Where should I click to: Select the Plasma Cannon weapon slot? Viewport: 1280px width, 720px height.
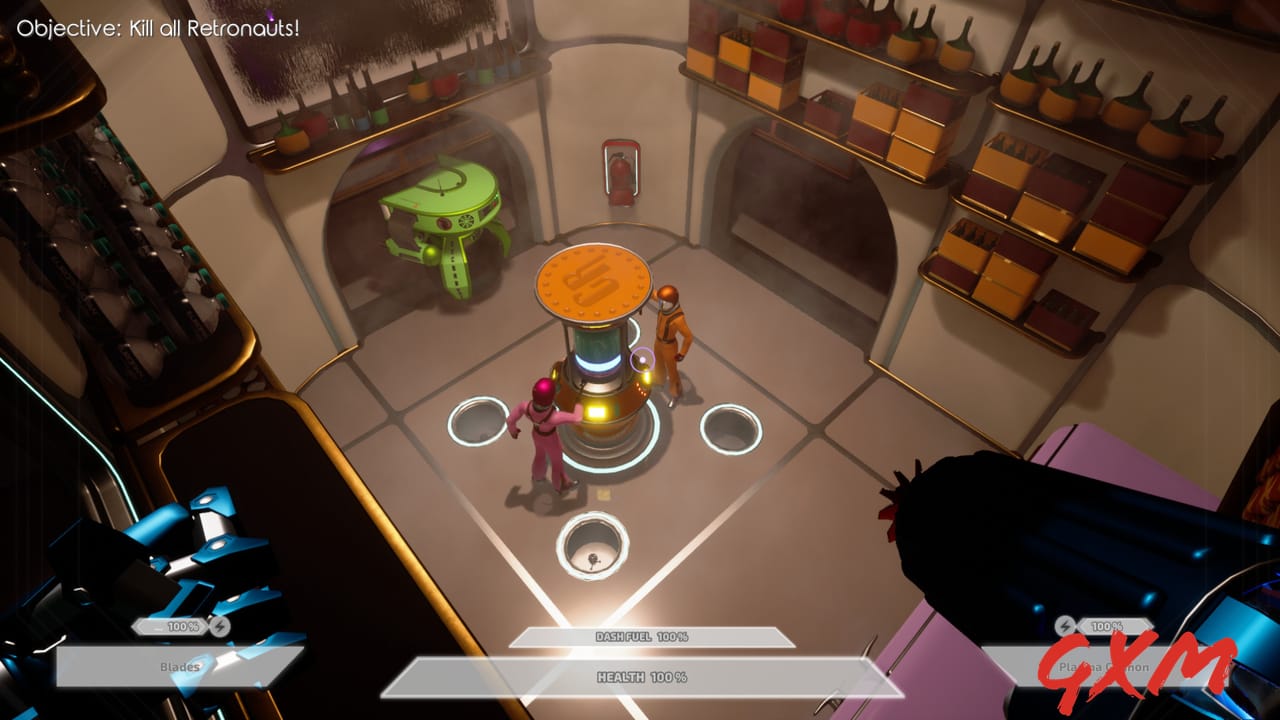click(x=1105, y=665)
